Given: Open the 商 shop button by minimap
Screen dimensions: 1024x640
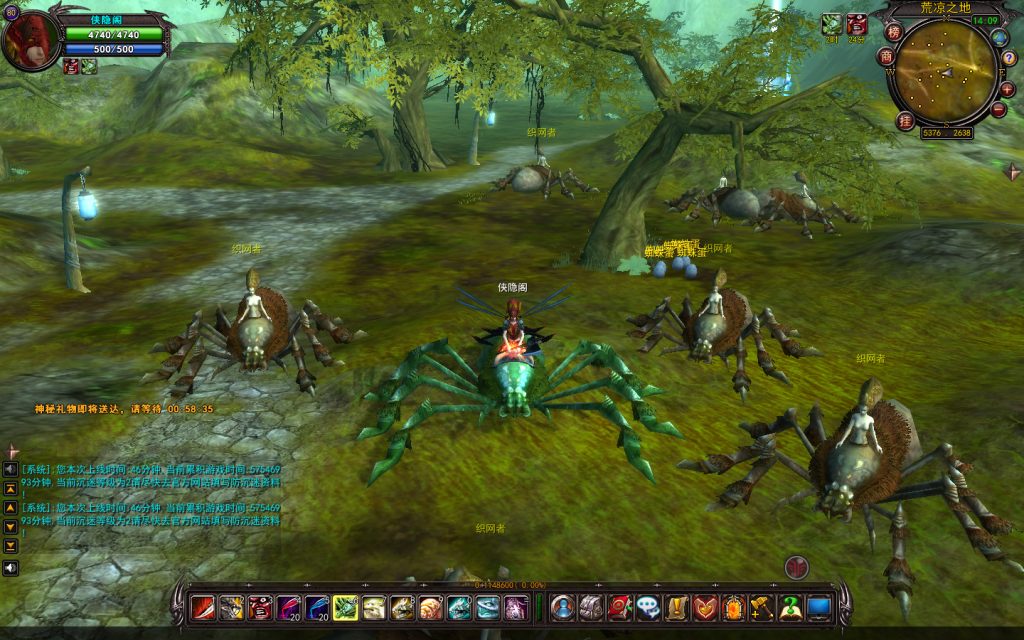Looking at the screenshot, I should pyautogui.click(x=886, y=57).
